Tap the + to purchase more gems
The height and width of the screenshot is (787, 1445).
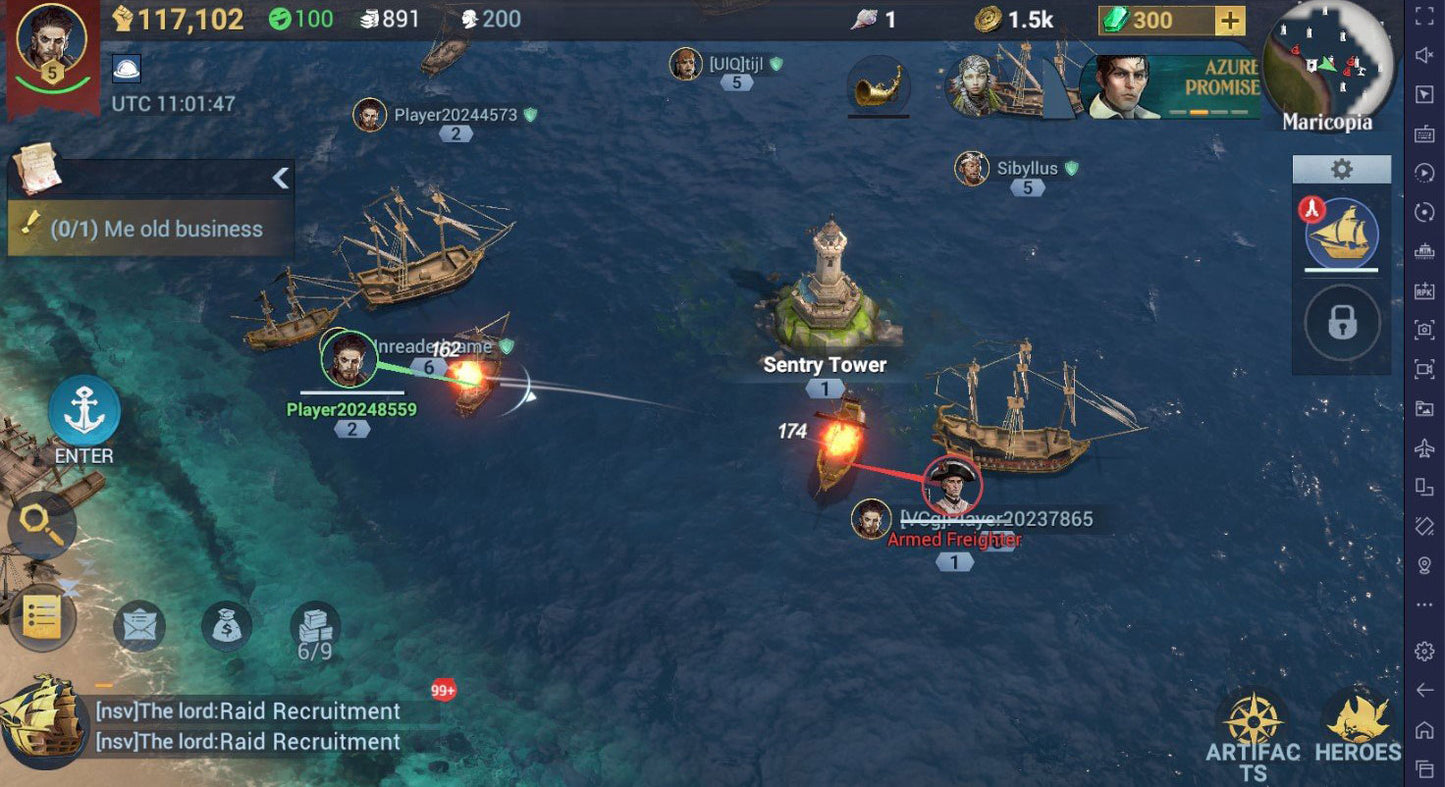click(1230, 18)
